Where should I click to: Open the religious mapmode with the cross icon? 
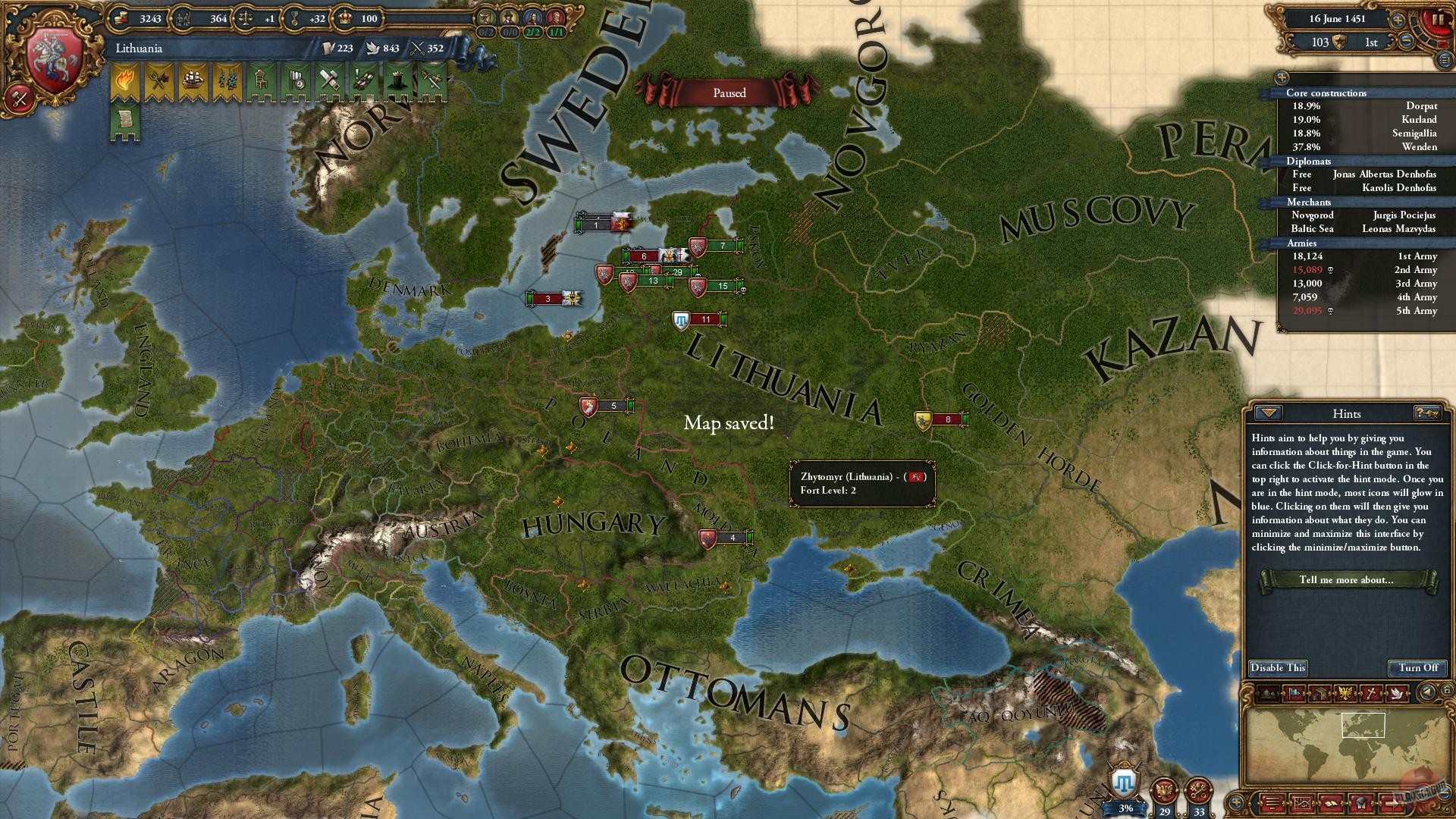coord(1372,692)
